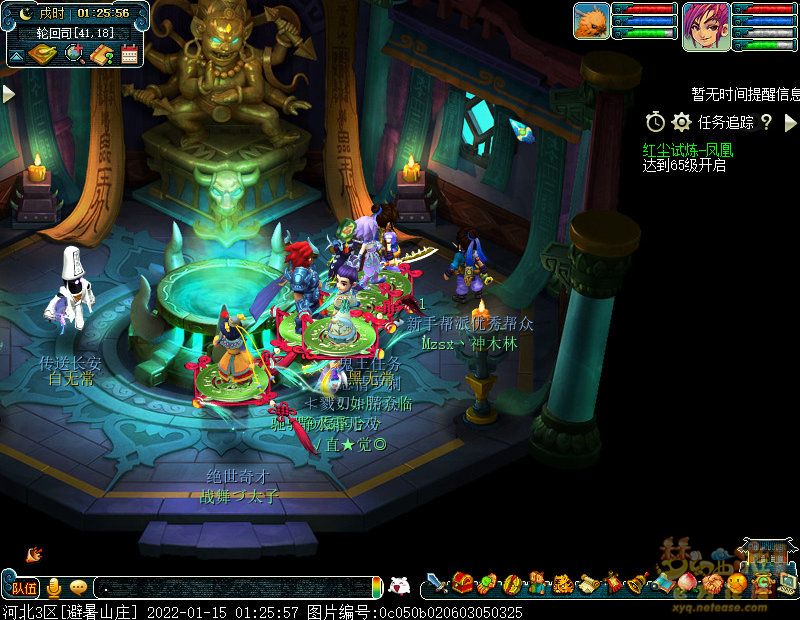Collapse the time panel with up arrow
The height and width of the screenshot is (620, 800).
(x=17, y=55)
